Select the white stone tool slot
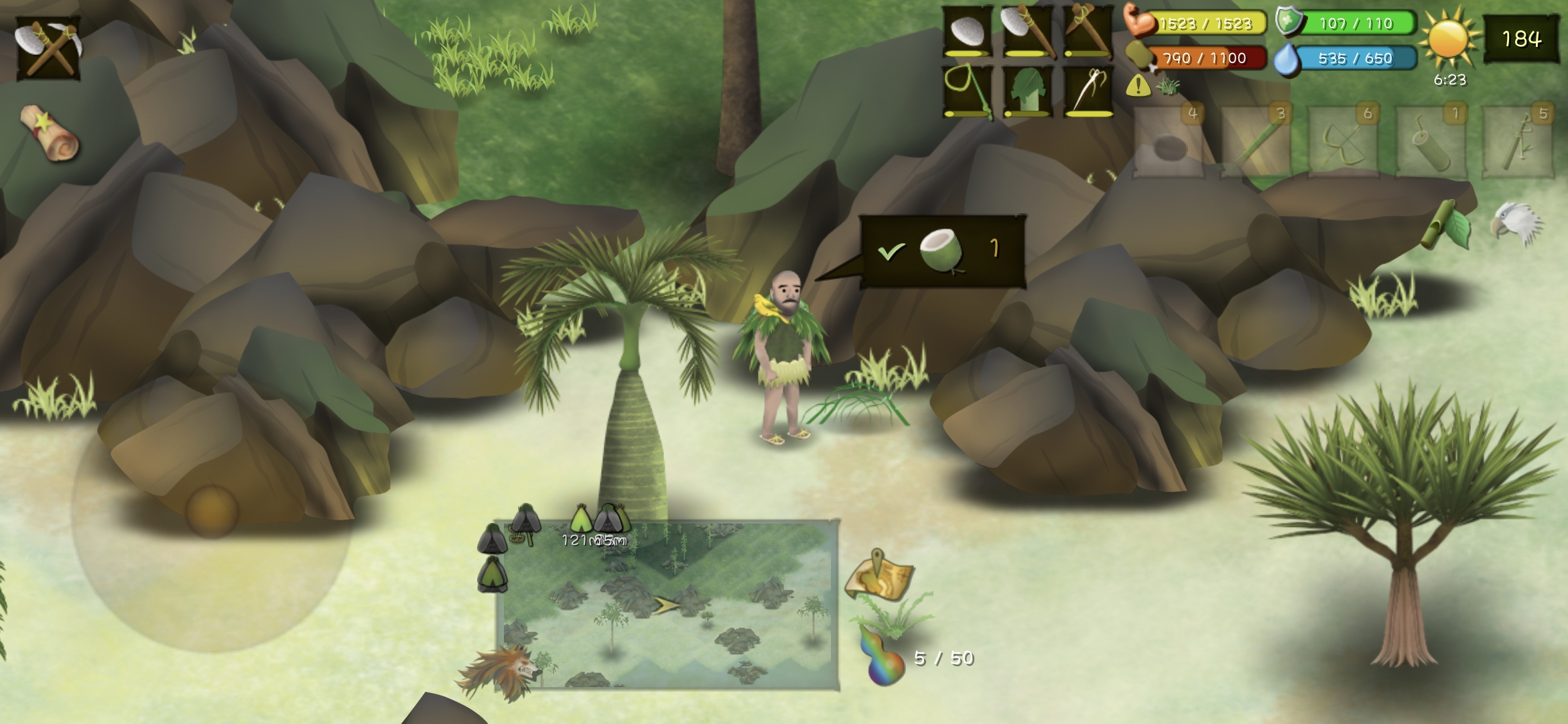This screenshot has height=724, width=1568. click(x=967, y=32)
